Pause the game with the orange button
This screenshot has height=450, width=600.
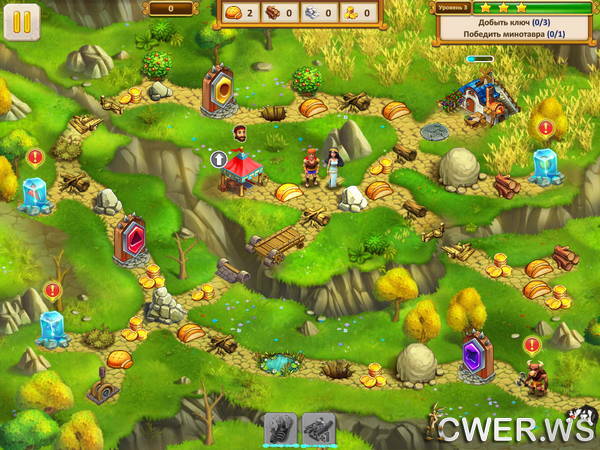(18, 20)
